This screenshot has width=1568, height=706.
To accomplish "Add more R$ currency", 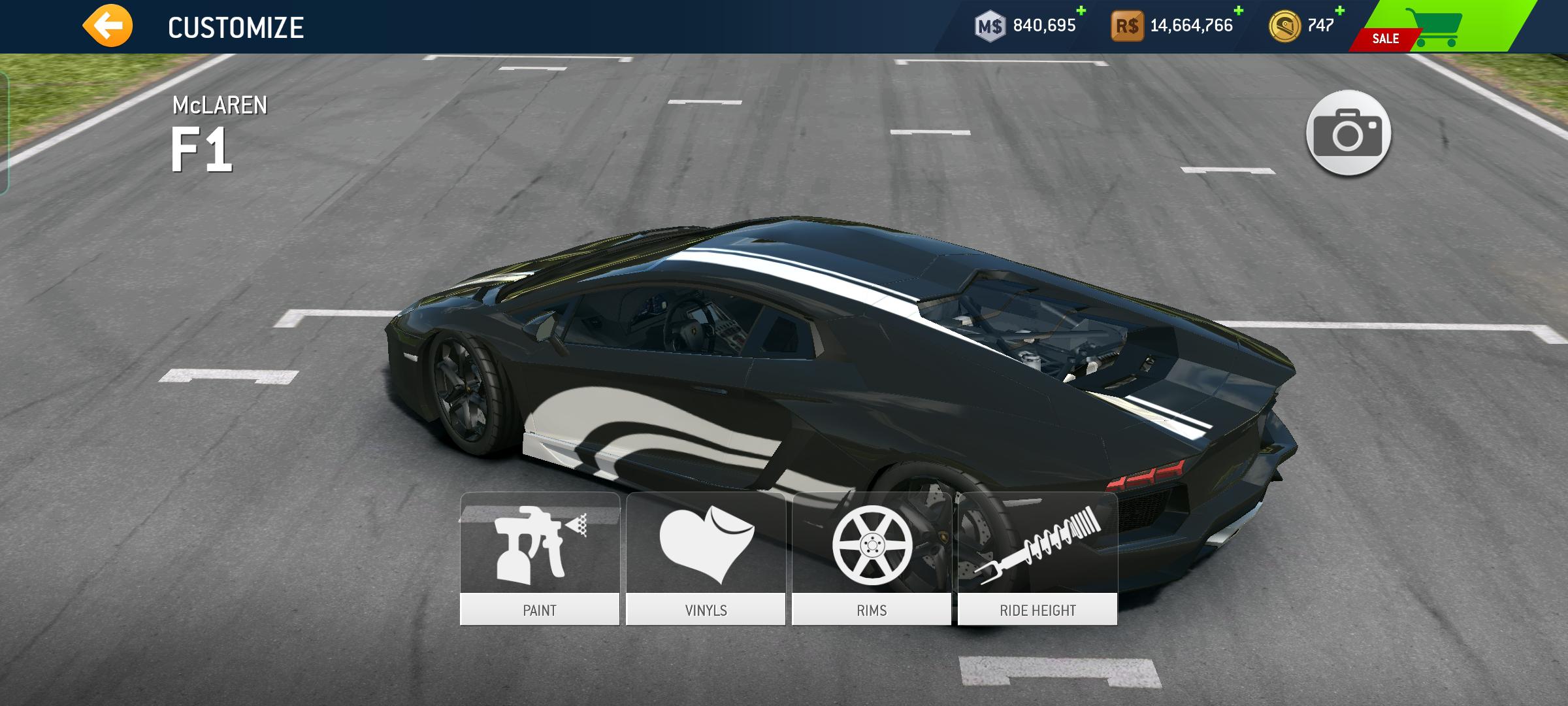I will tap(1238, 11).
